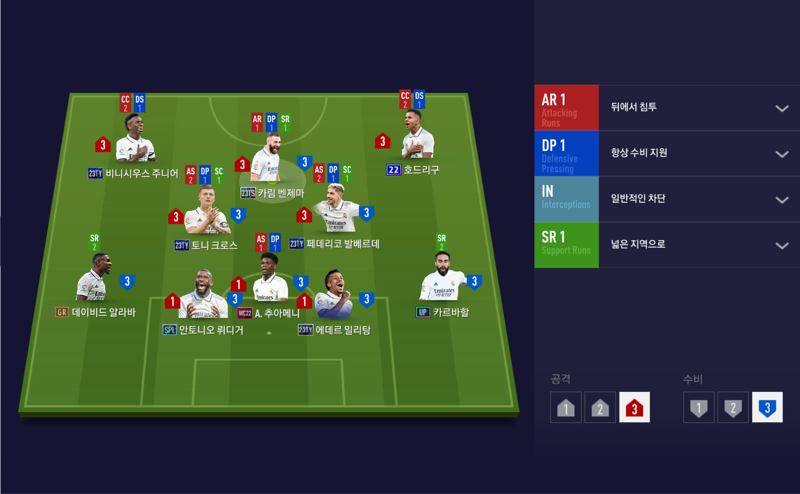Set defense (수비) level to 2
800x494 pixels.
[733, 407]
